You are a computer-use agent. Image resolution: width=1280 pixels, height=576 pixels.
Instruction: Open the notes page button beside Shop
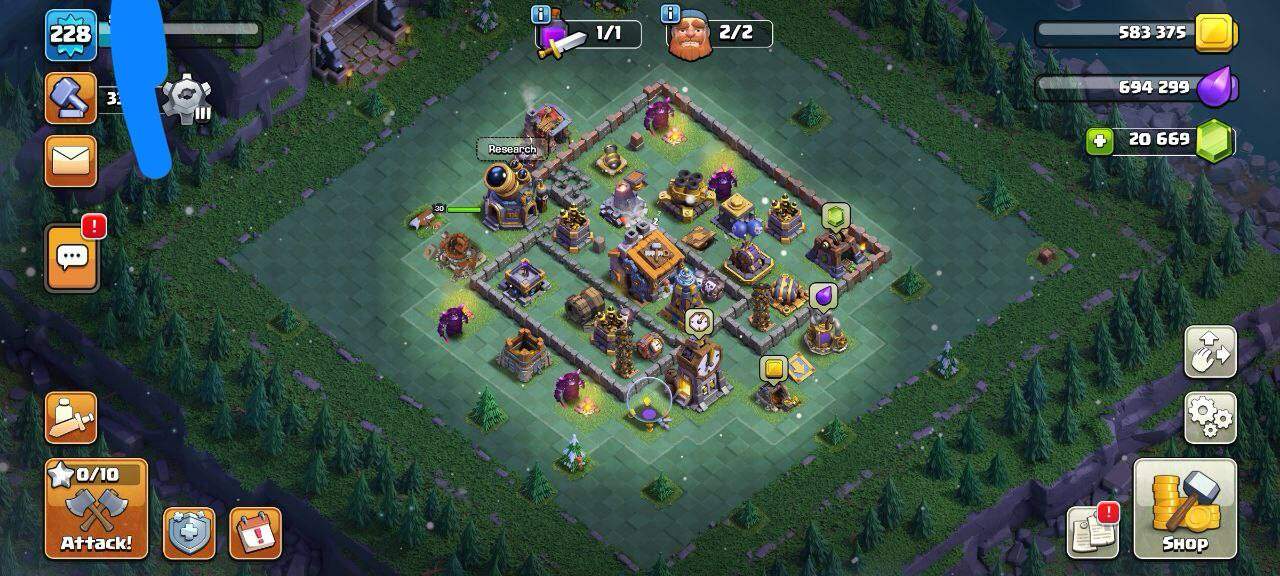click(1093, 531)
